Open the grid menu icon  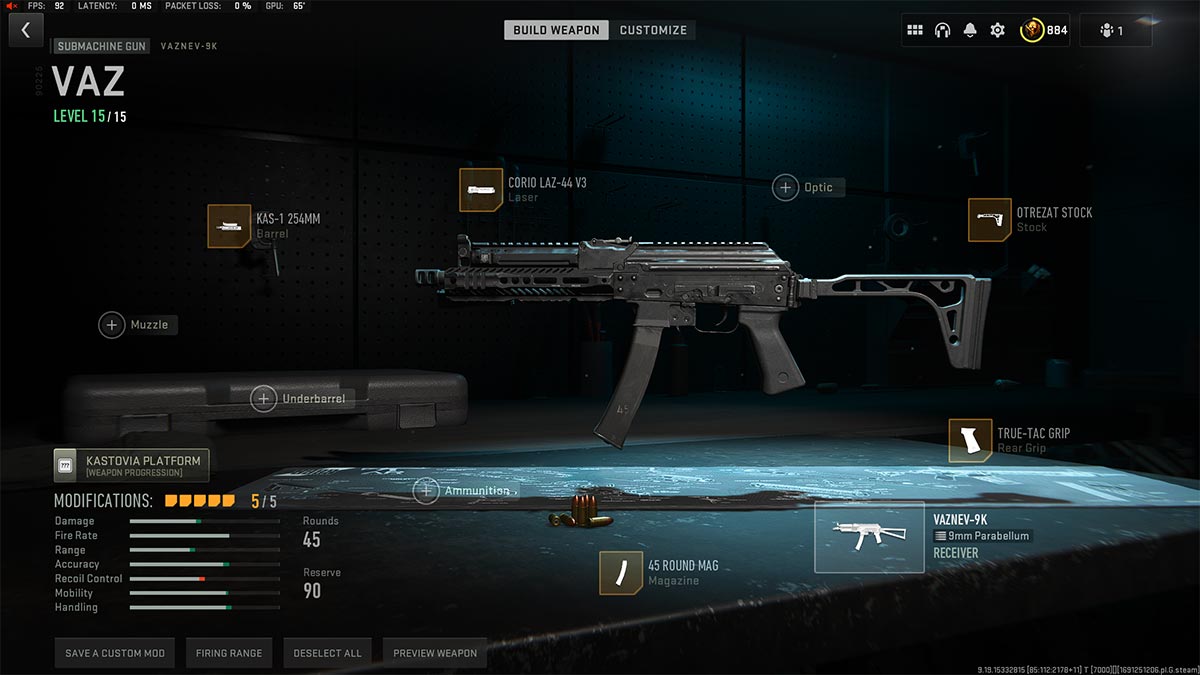coord(914,30)
